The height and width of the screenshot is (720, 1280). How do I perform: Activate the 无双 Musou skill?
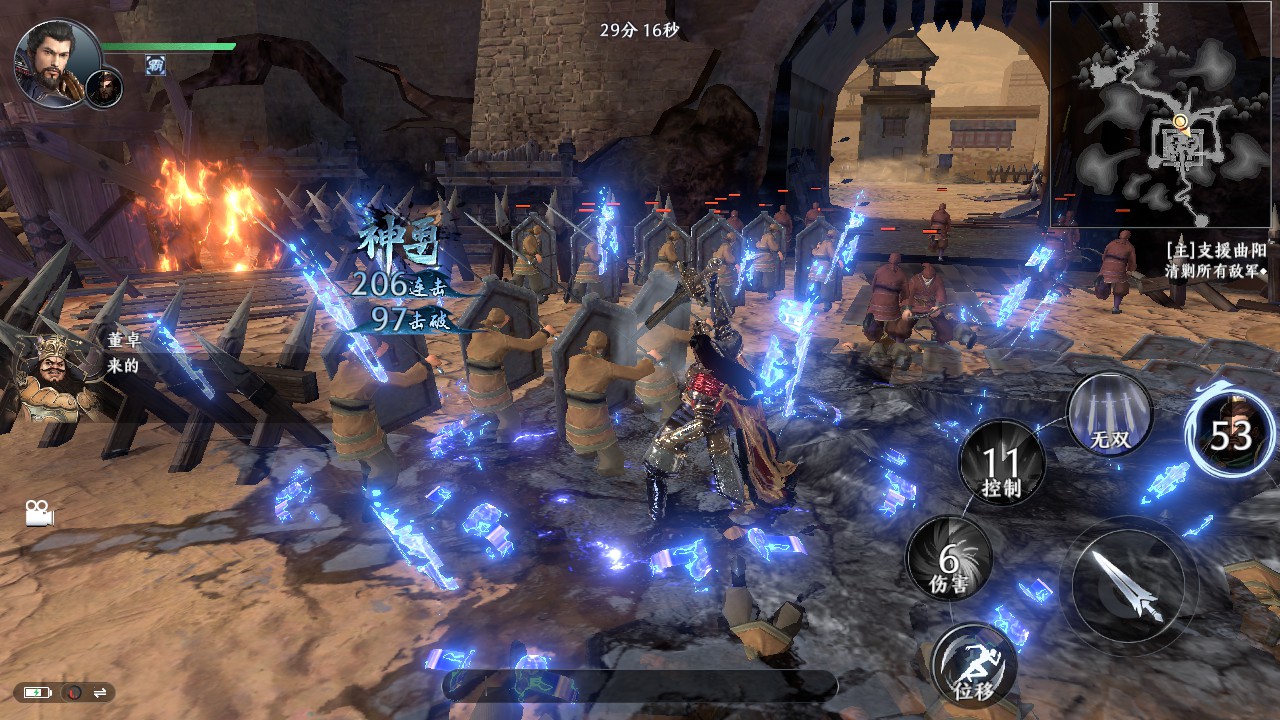tap(1109, 411)
